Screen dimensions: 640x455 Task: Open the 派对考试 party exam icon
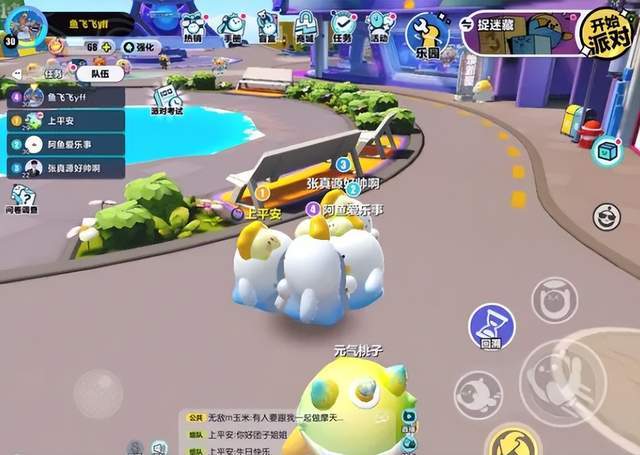(166, 100)
